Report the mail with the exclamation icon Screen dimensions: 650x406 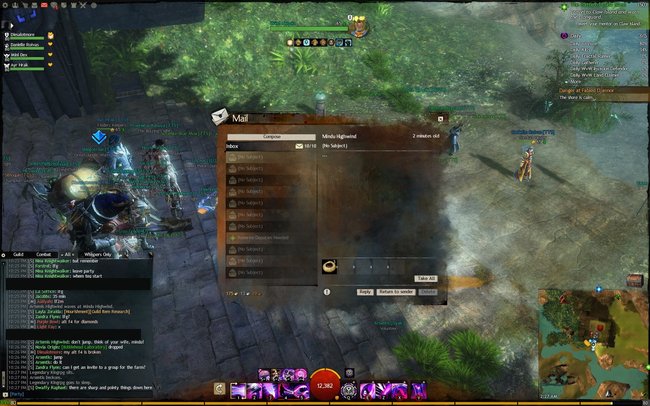[327, 291]
